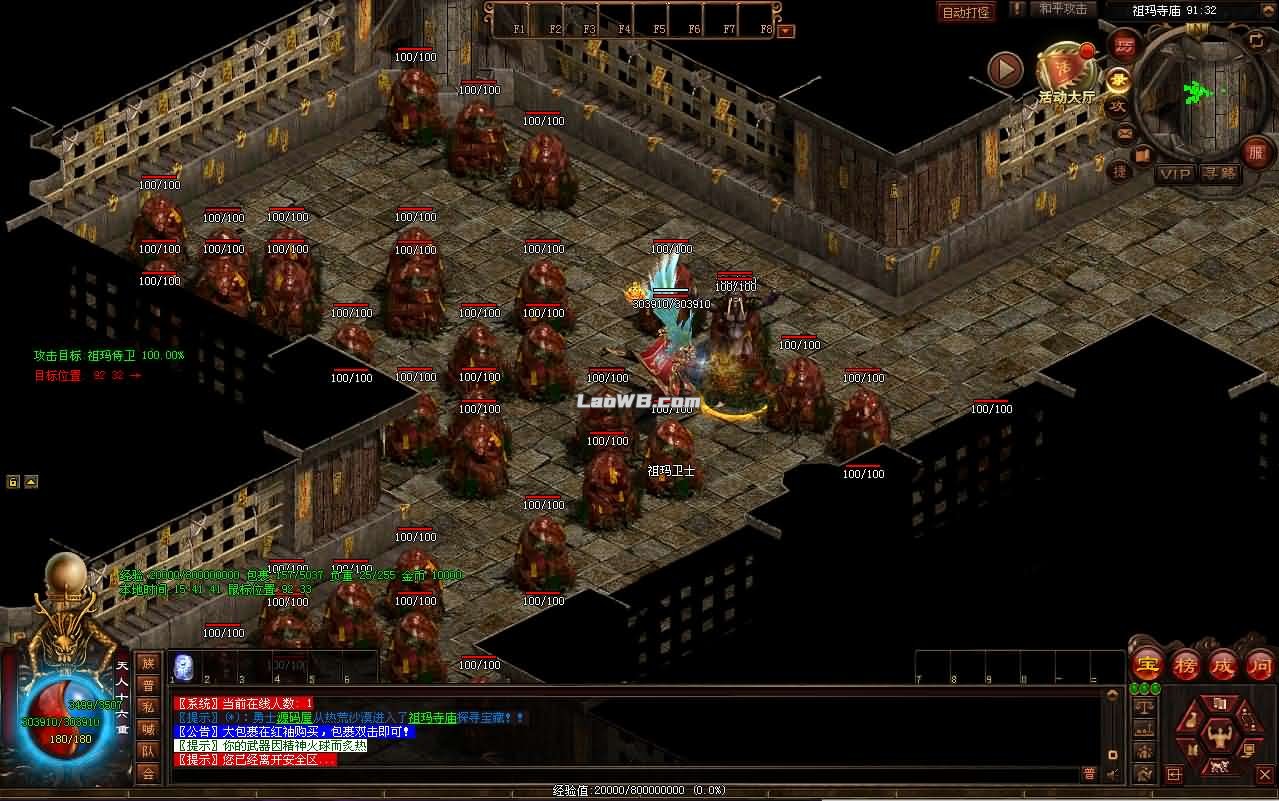Click the red 历 round button

coord(1125,46)
